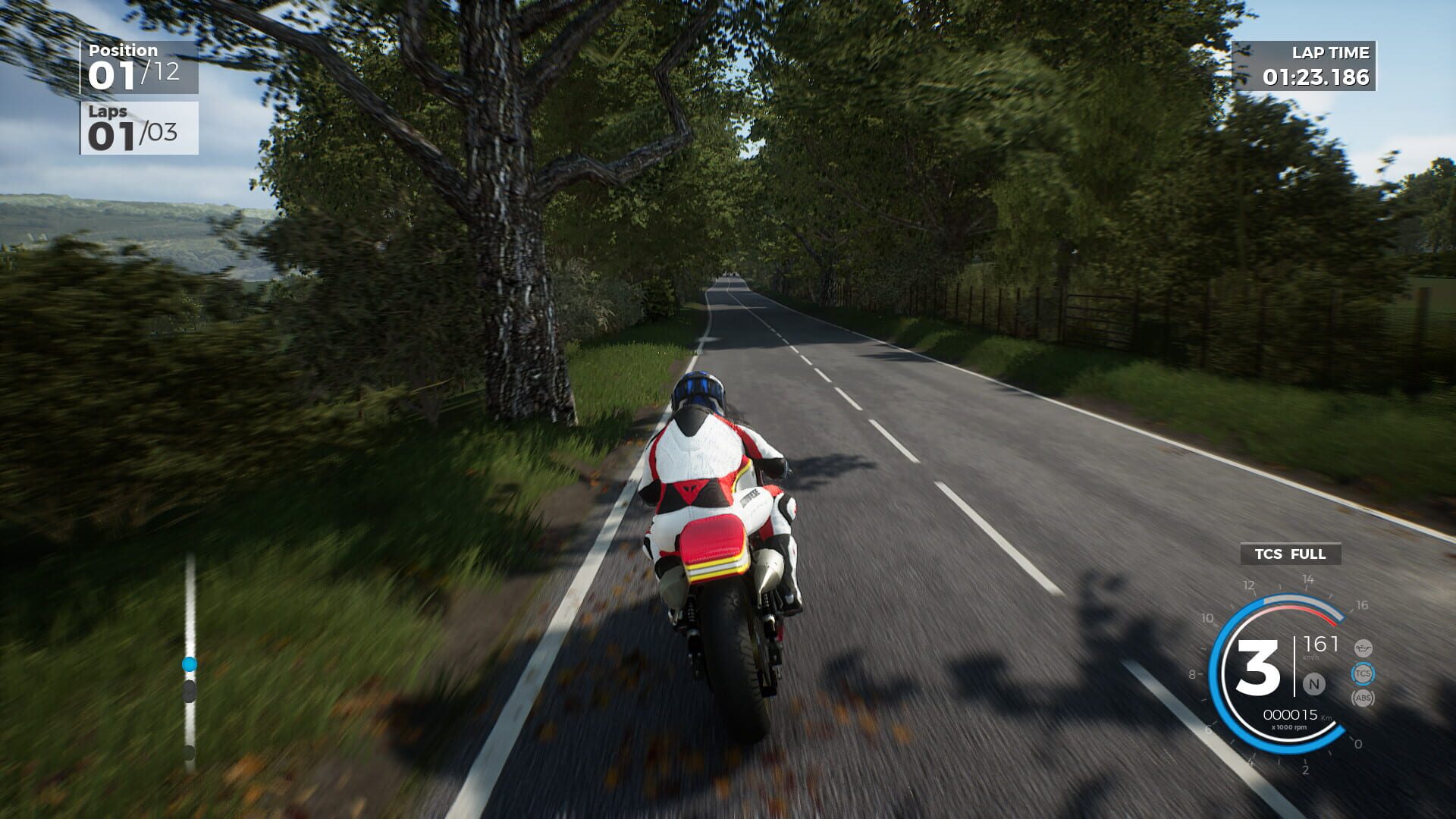Screen dimensions: 1456x819
Task: Select the neutral gear 'N' indicator
Action: [x=1315, y=684]
